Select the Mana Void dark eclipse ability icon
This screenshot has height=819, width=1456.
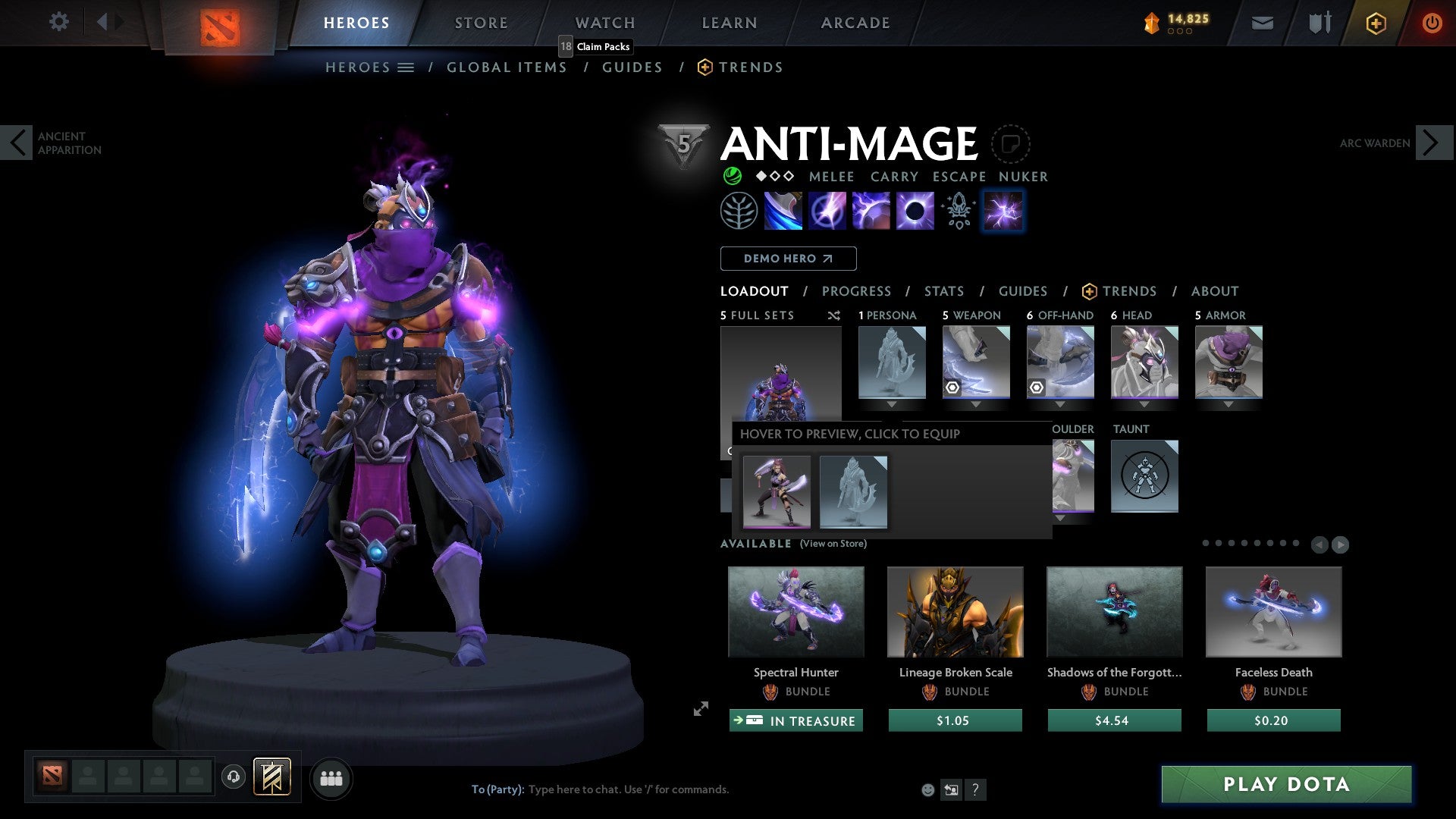click(915, 210)
